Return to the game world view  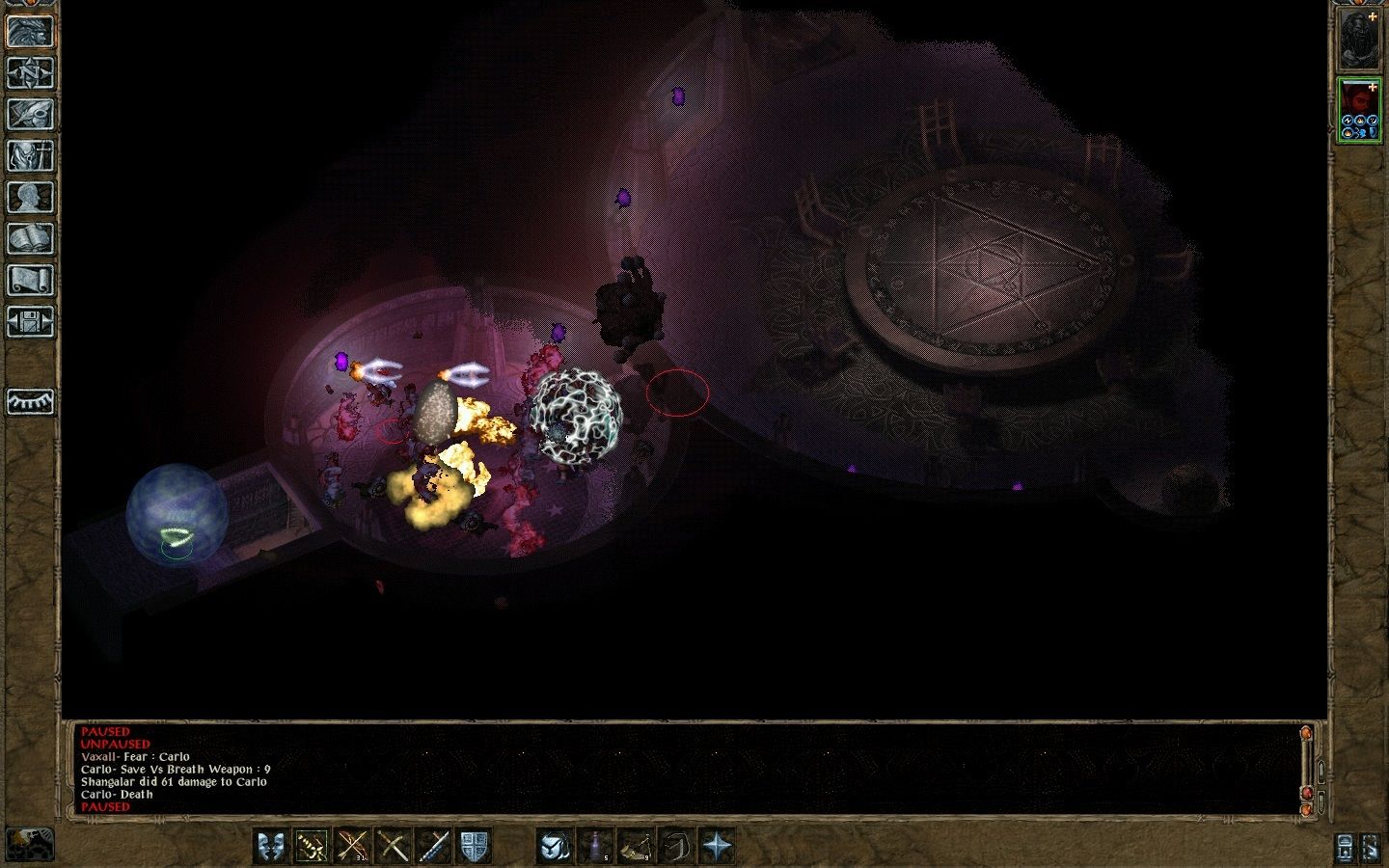coord(30,31)
